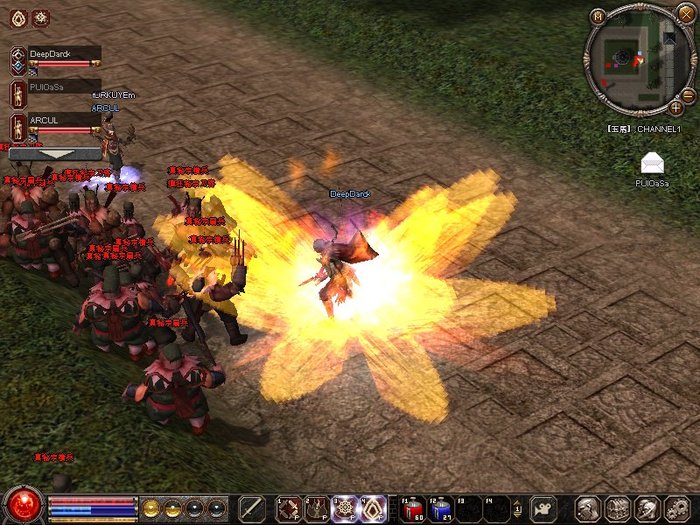Click the sunburst buff icon
Viewport: 700px width, 525px height.
[x=41, y=17]
